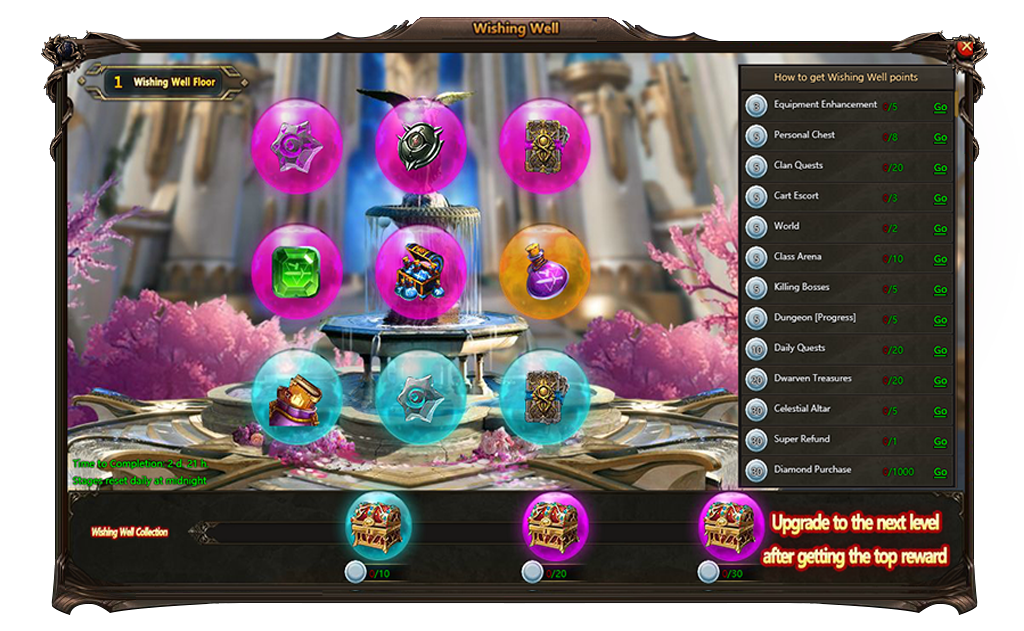This screenshot has height=631, width=1024.
Task: Go to Daily Quests
Action: [x=940, y=351]
